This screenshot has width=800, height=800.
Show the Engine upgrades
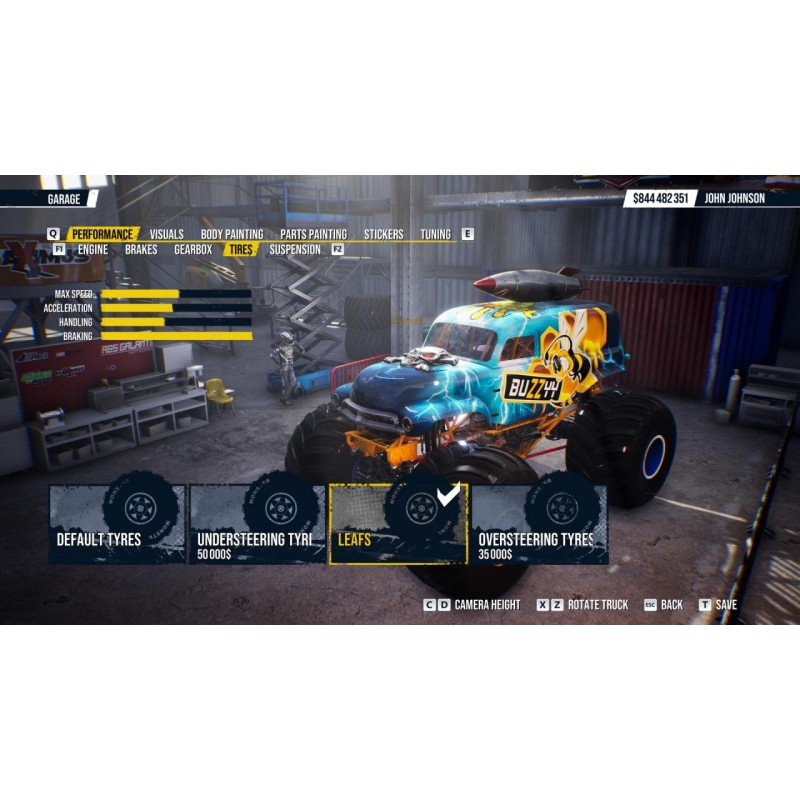click(93, 249)
